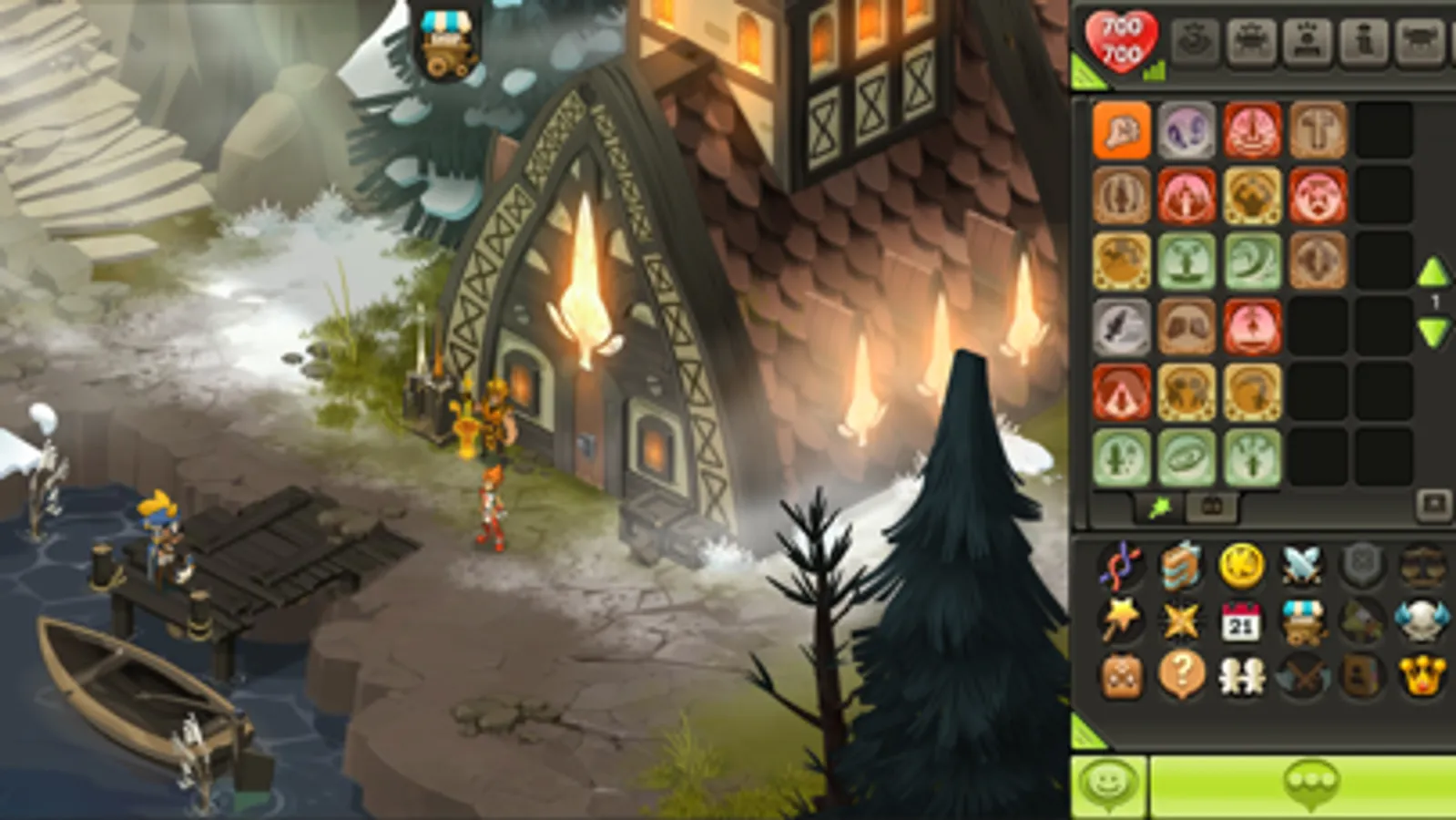Switch to the bag tab beside the pin
This screenshot has height=820, width=1456.
[1212, 507]
